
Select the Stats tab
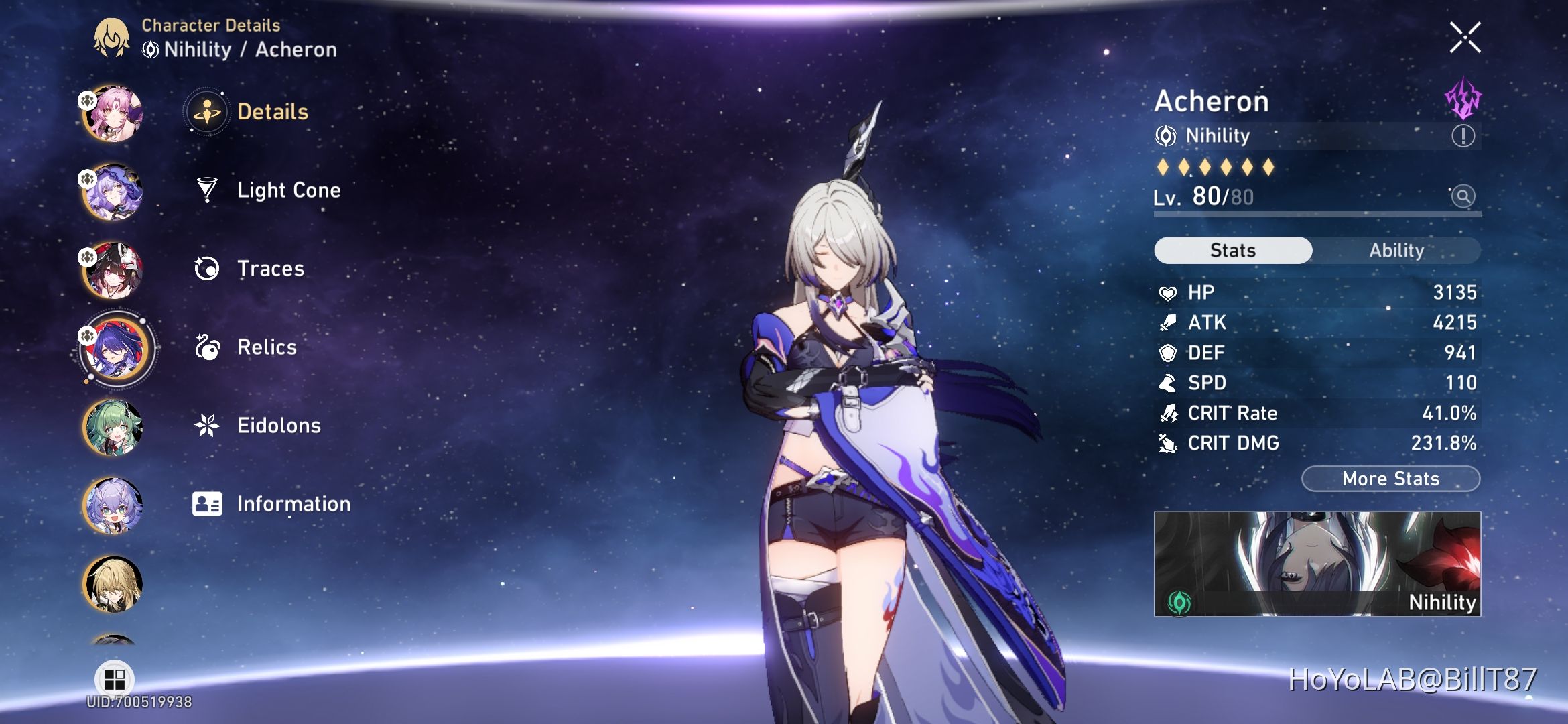tap(1232, 250)
